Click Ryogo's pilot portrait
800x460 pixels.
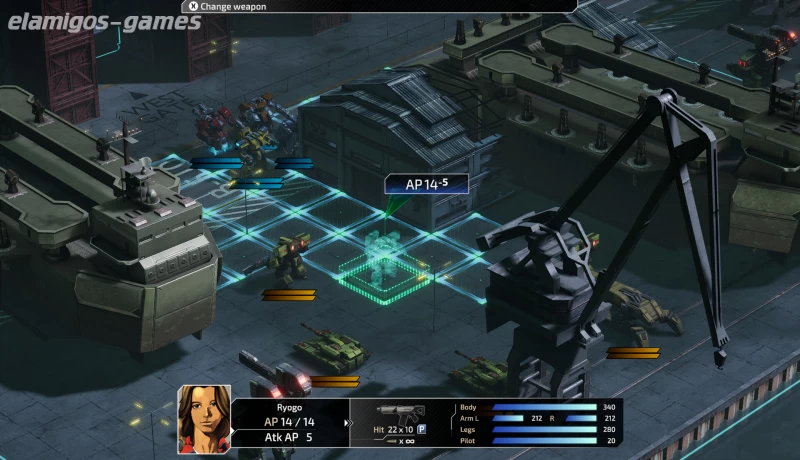point(204,420)
